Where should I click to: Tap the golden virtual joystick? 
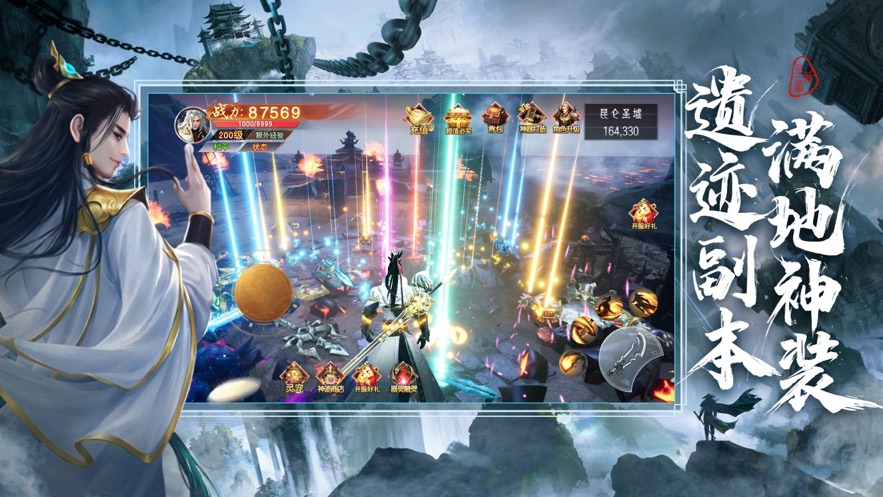pos(263,293)
